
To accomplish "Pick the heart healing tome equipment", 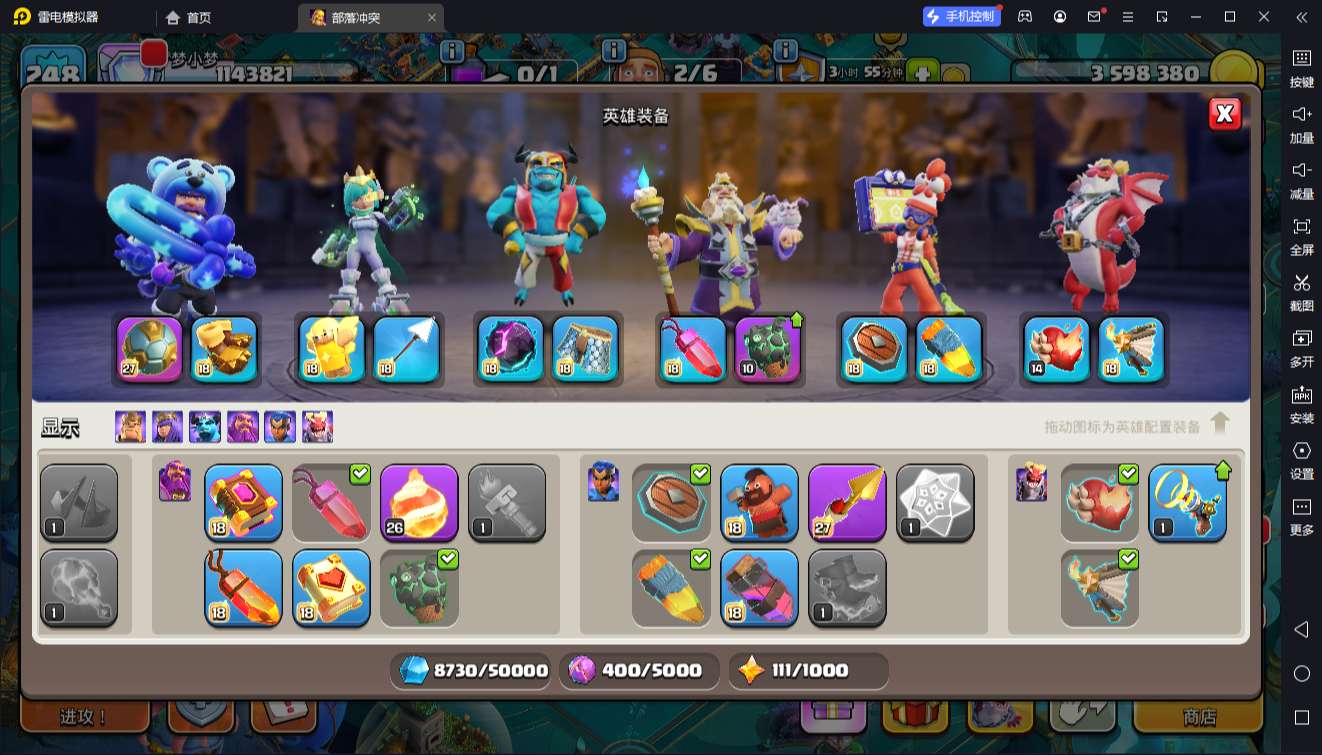I will [x=331, y=588].
